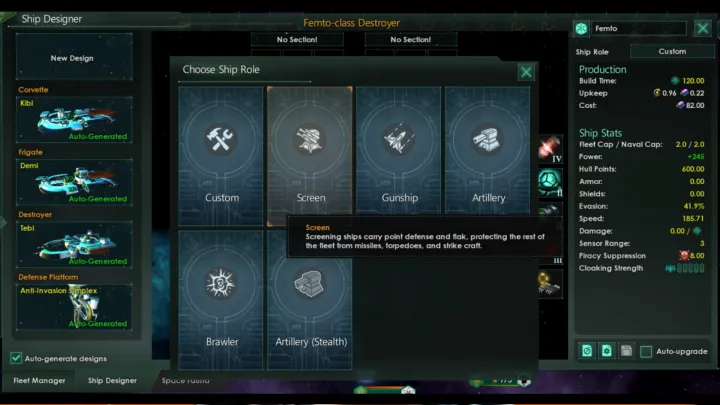Choose the Brawler role tile
The image size is (720, 405).
(222, 299)
